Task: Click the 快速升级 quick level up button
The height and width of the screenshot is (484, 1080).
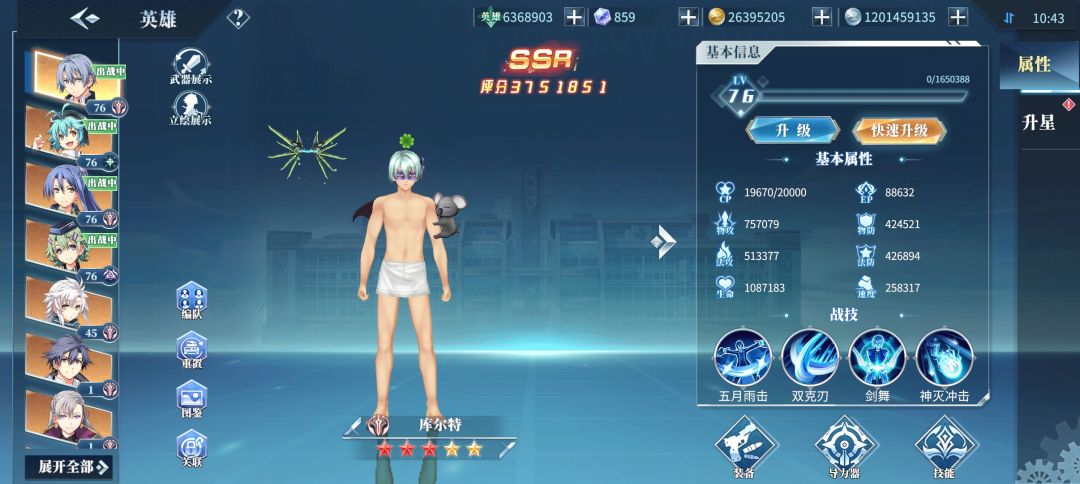Action: tap(899, 130)
